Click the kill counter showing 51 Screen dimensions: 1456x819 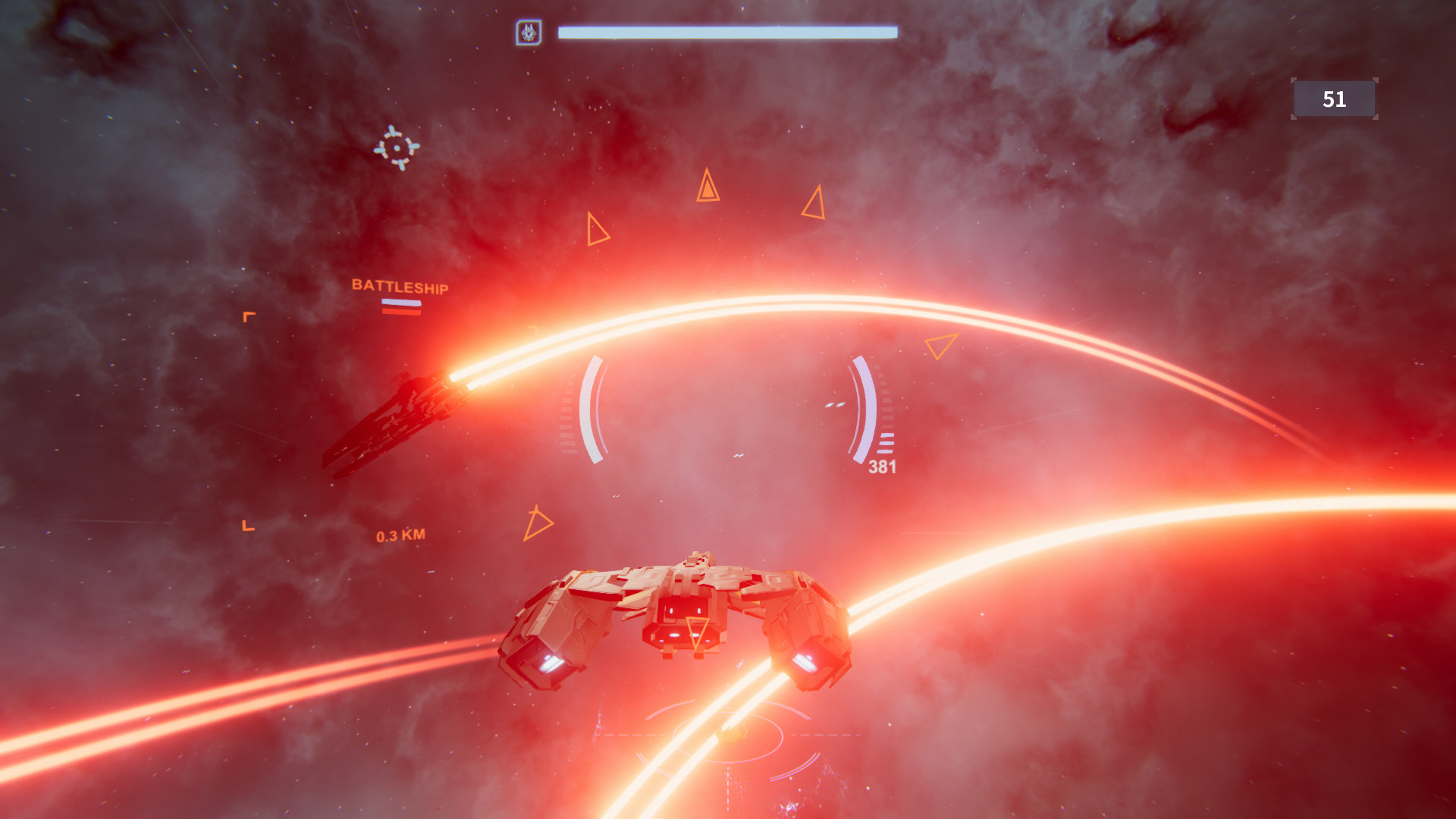1335,99
